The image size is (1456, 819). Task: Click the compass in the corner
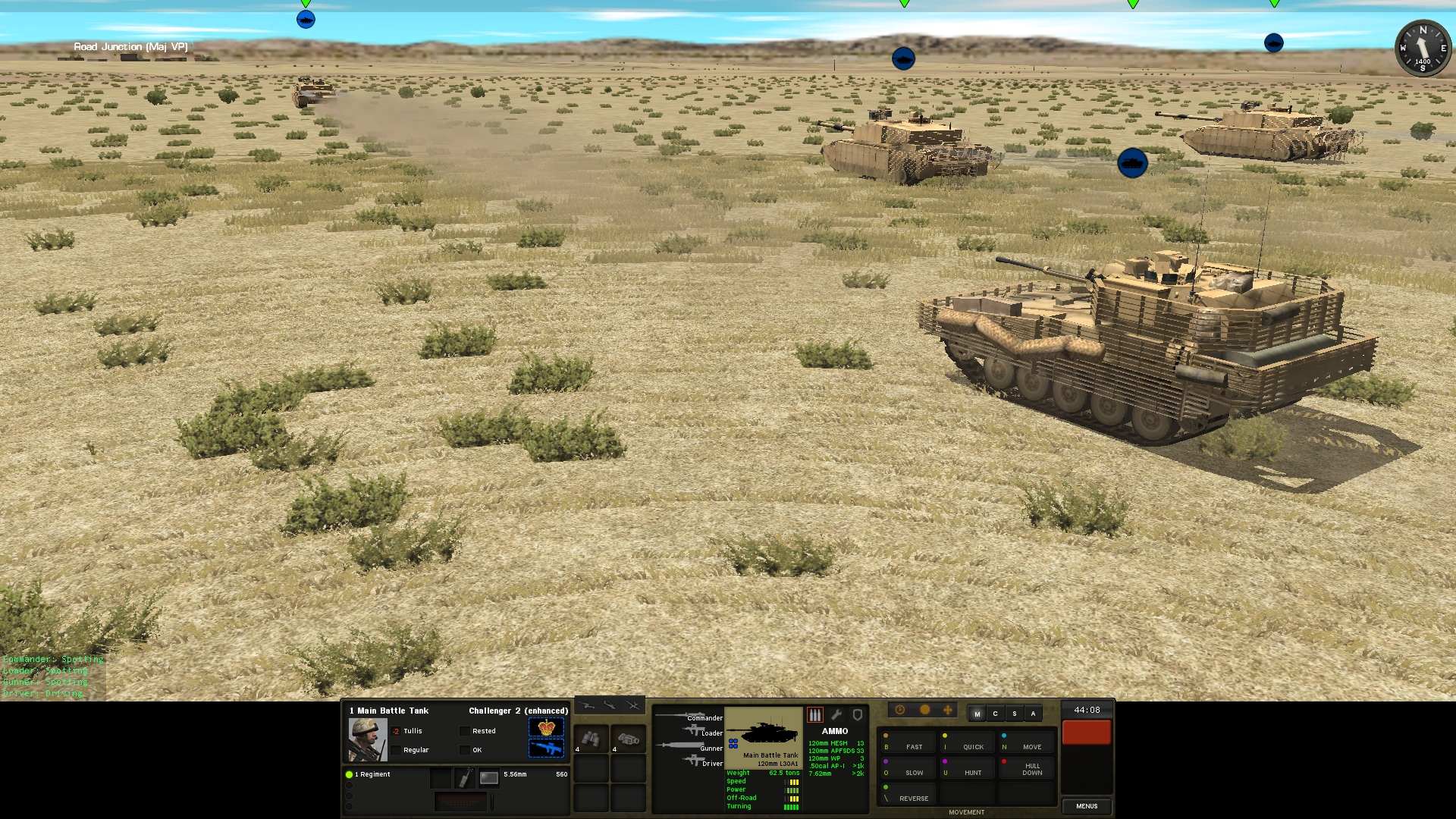pos(1423,49)
